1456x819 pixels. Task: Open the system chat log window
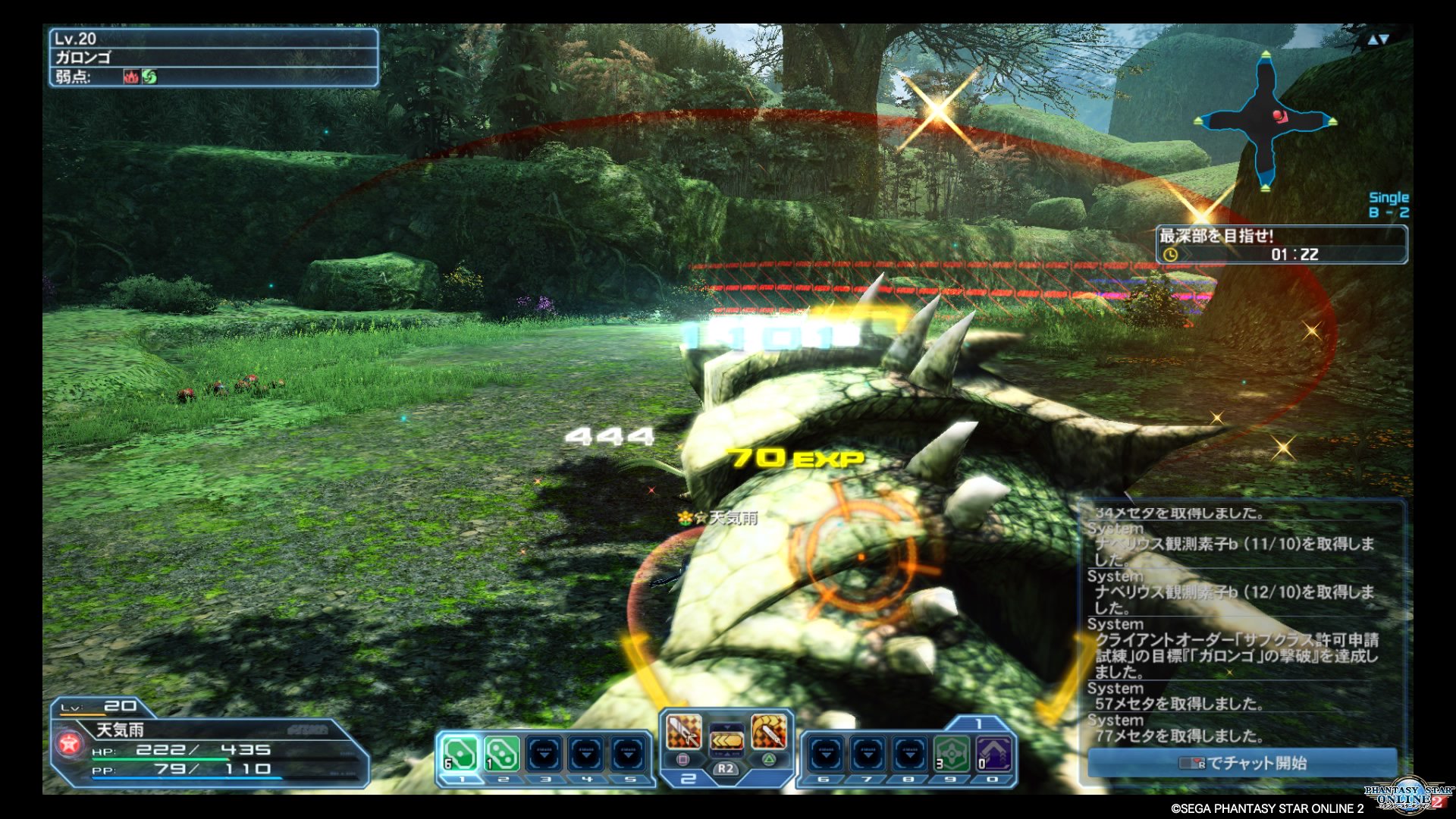pos(1242,623)
